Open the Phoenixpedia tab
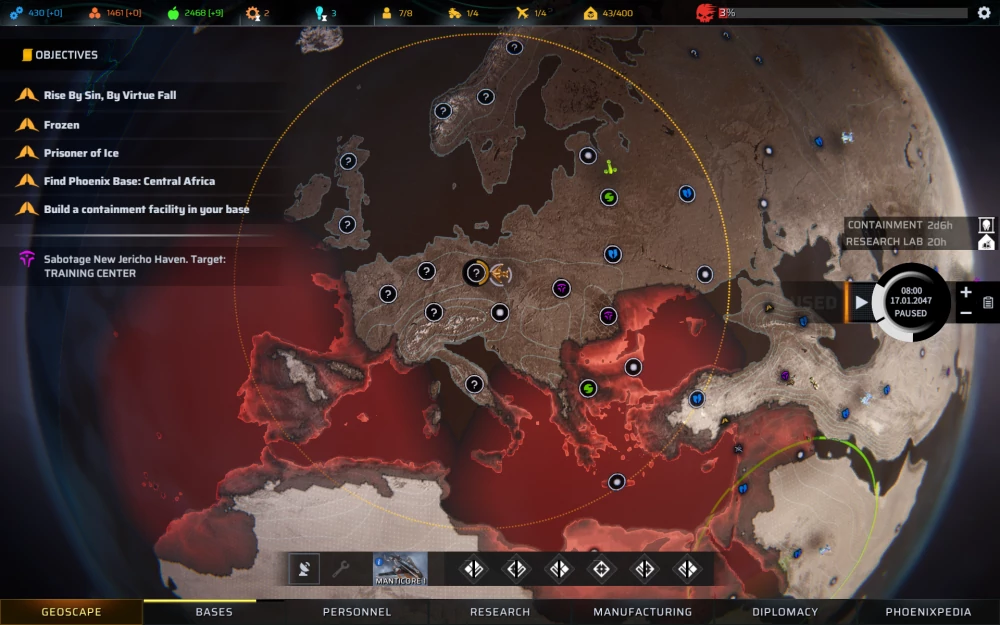The height and width of the screenshot is (625, 1000). click(928, 612)
